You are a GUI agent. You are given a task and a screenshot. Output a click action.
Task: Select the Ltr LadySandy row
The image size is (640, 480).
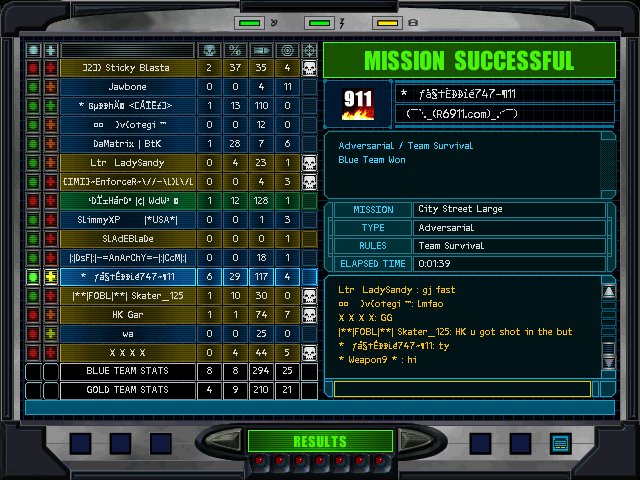(128, 163)
